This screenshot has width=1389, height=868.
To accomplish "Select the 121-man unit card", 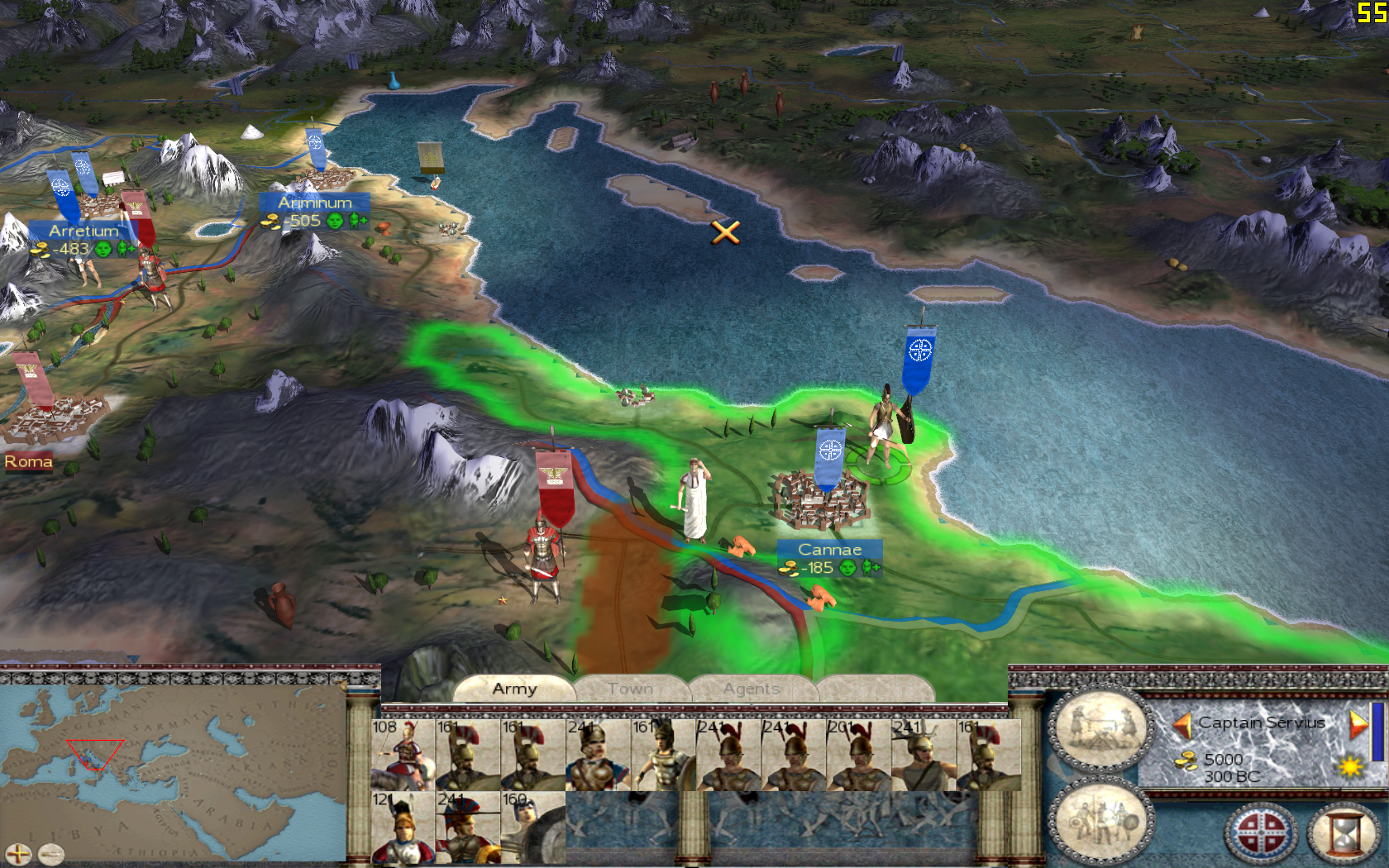I will click(x=403, y=827).
